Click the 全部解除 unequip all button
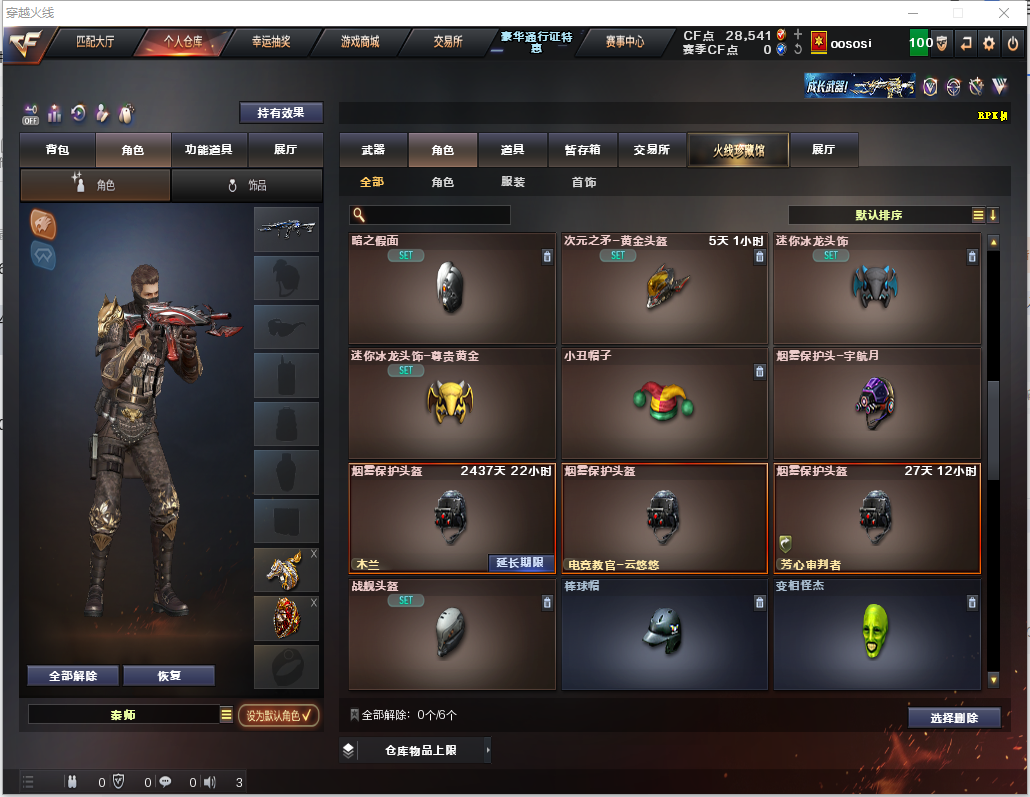Screen dimensions: 1030x797 73,676
